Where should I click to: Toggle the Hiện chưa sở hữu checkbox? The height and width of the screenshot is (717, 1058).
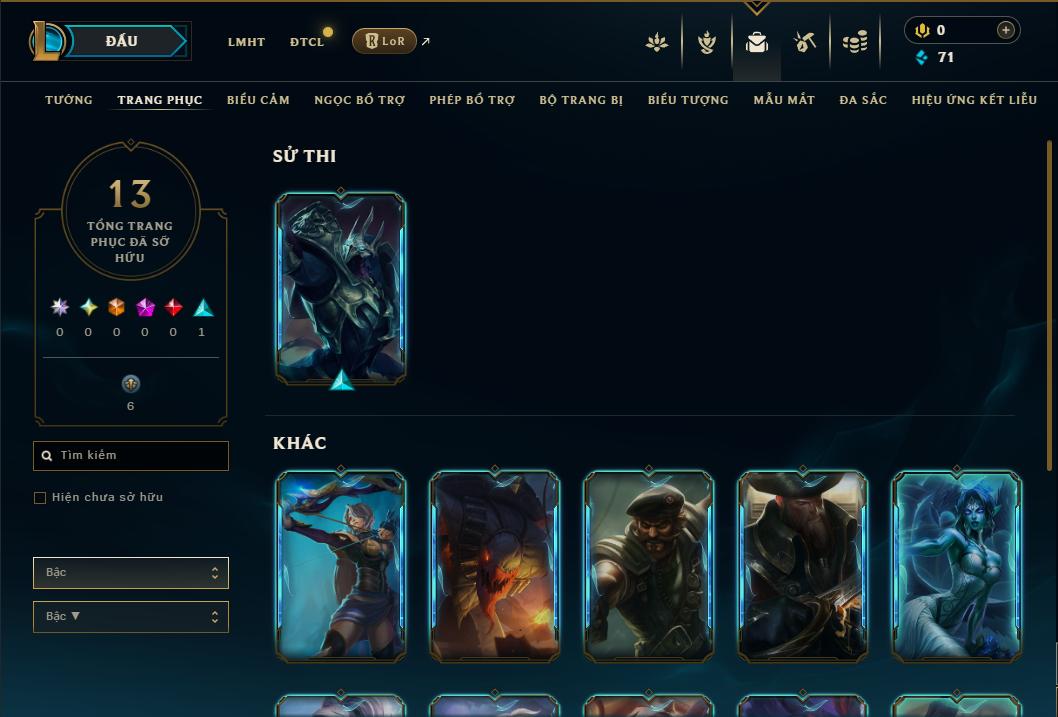(40, 498)
